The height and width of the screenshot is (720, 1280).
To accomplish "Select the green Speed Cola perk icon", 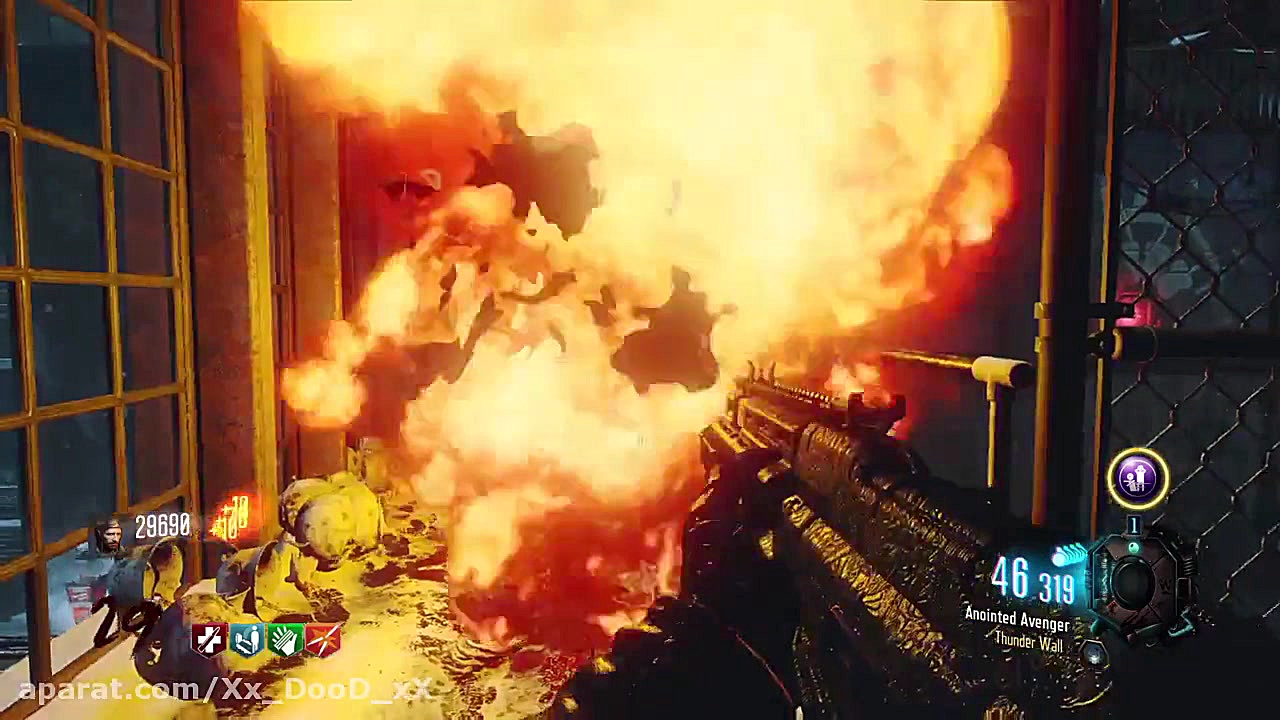I will 288,639.
